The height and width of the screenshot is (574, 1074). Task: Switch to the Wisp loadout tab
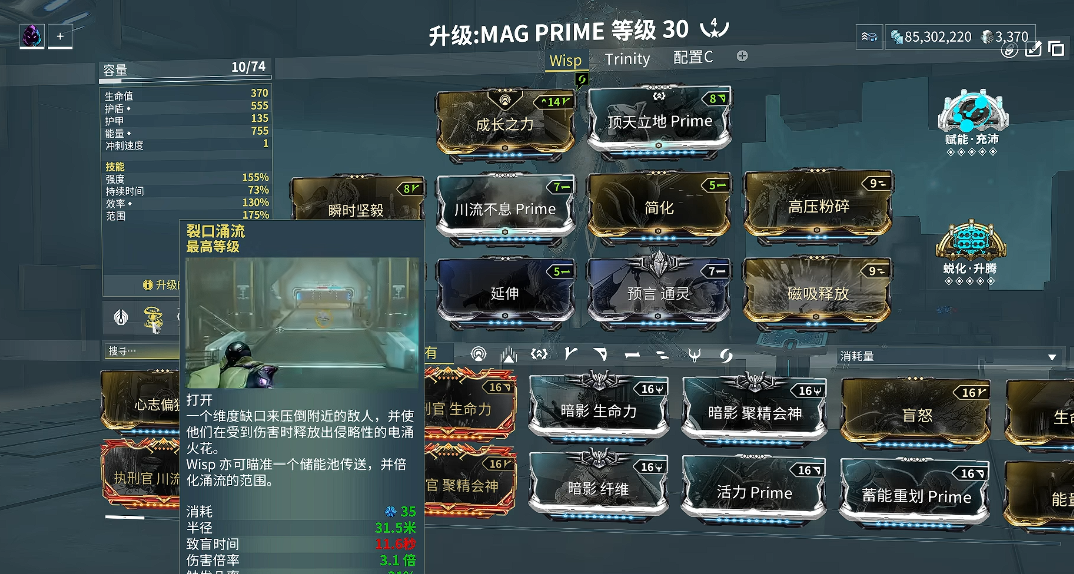pyautogui.click(x=565, y=60)
